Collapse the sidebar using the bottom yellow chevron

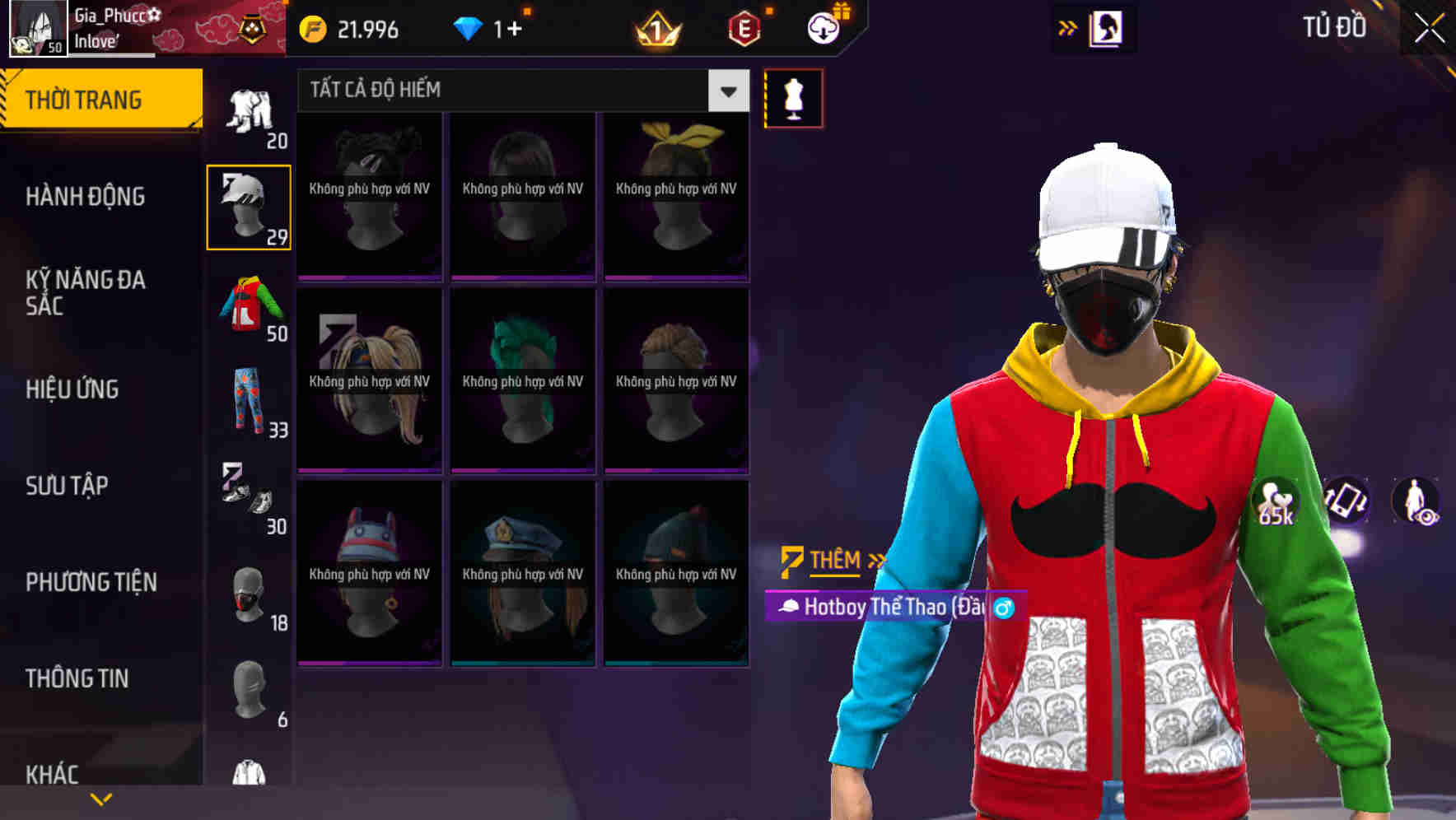click(x=101, y=797)
